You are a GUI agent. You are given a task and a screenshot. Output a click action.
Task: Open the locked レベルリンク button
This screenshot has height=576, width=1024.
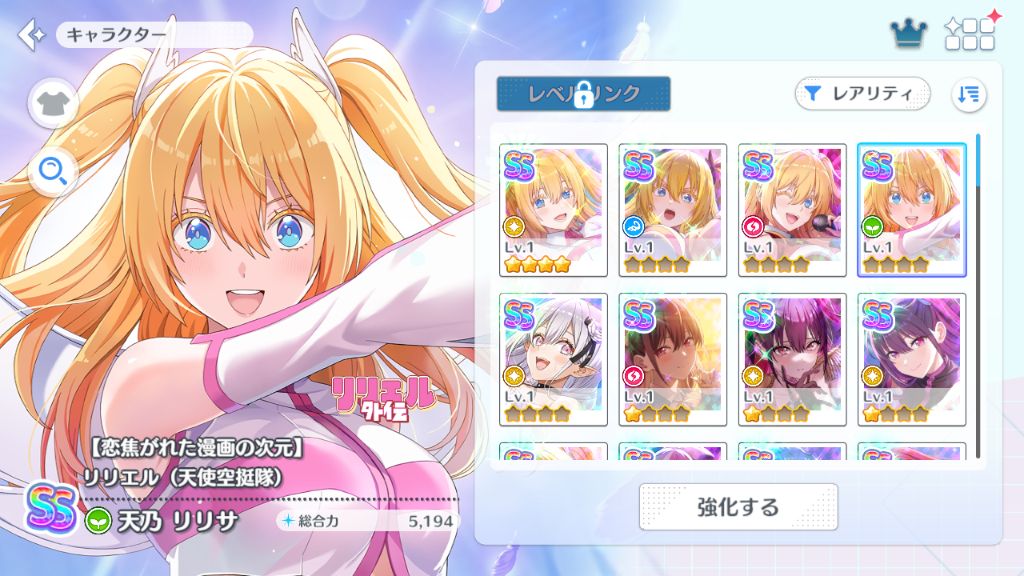[583, 94]
